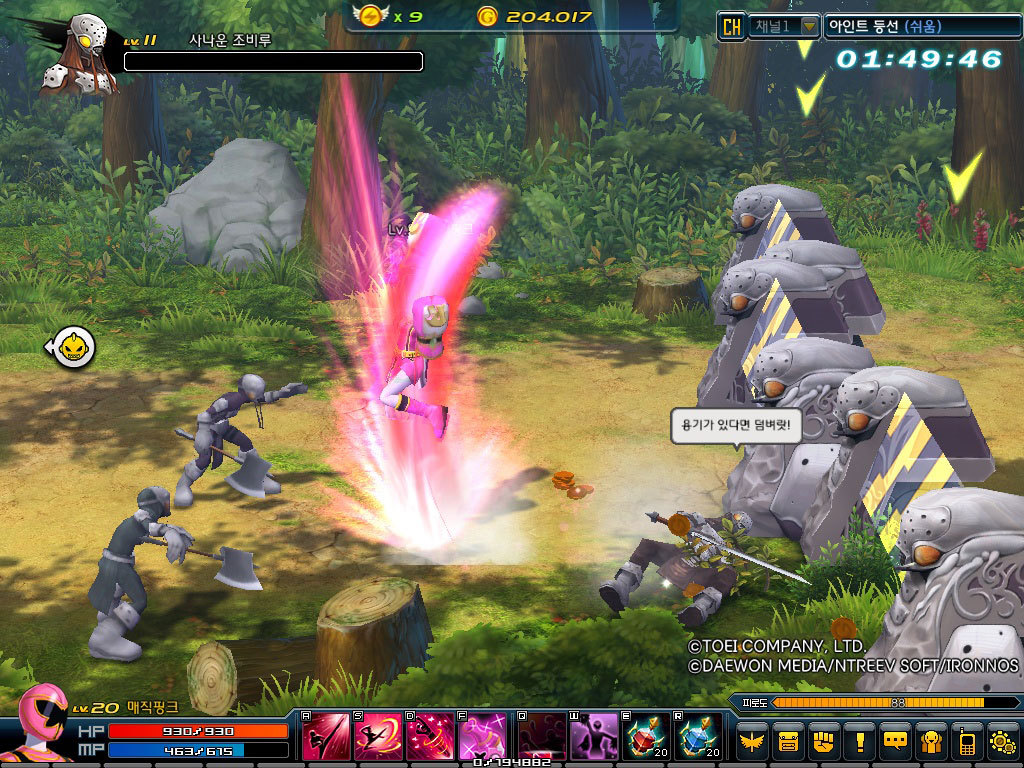Open the mobile phone menu button
The width and height of the screenshot is (1024, 768).
[x=966, y=741]
